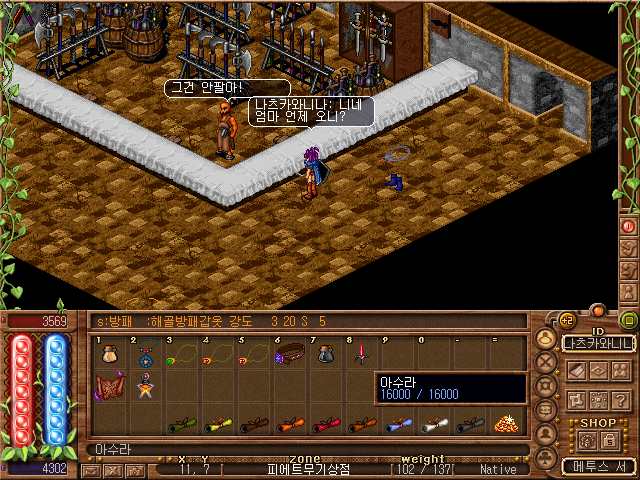The height and width of the screenshot is (480, 640).
Task: Select the brown pouch in slot 1
Action: tap(108, 354)
